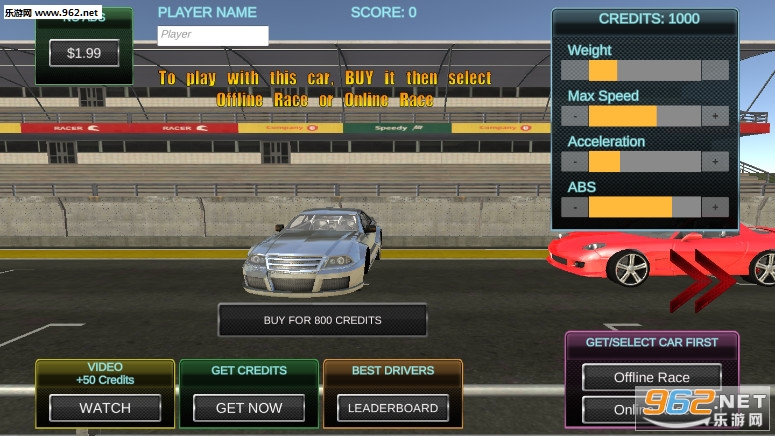Click GET NOW to get credits
The height and width of the screenshot is (436, 775).
coord(249,407)
